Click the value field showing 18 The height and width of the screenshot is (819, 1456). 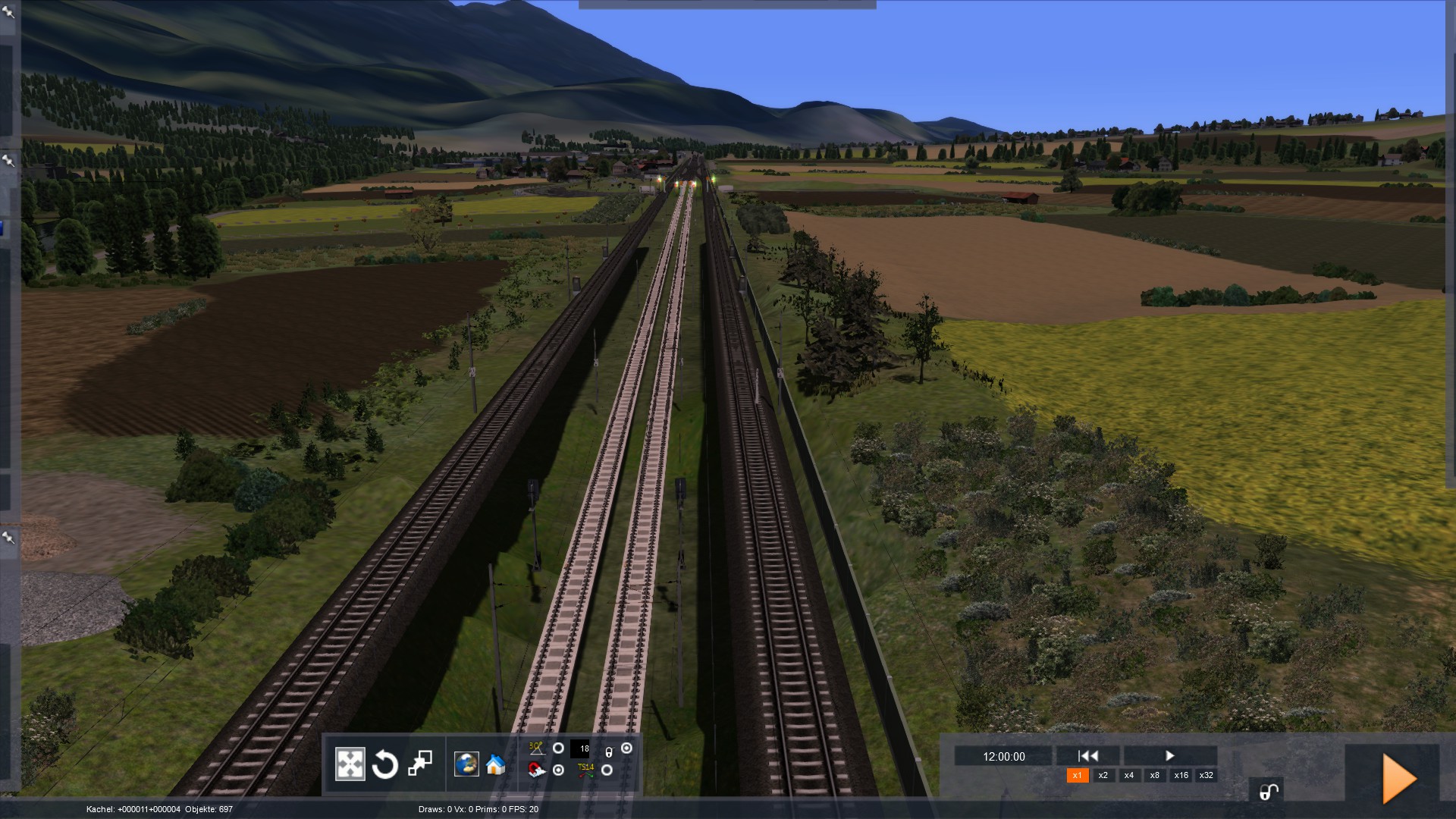pos(580,748)
